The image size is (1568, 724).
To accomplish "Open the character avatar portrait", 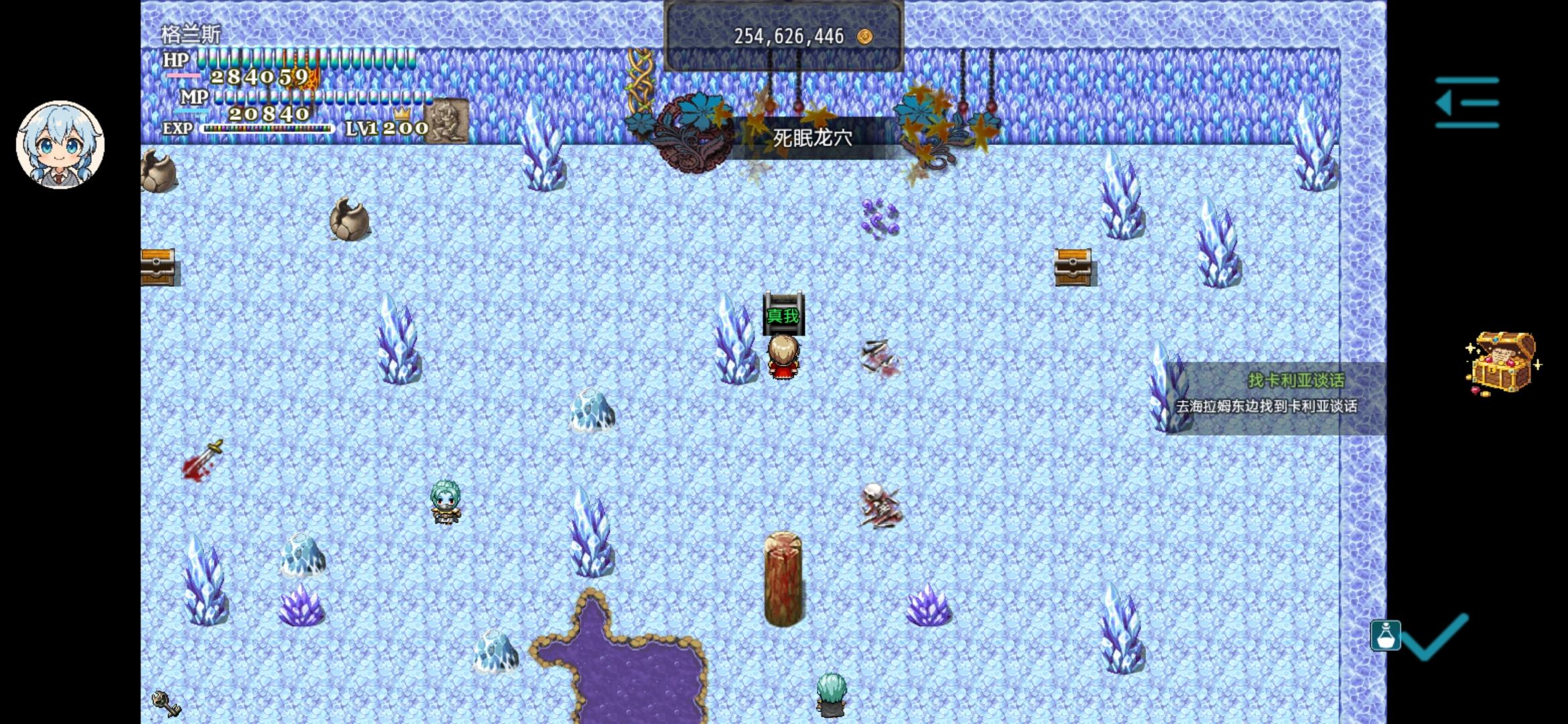I will coord(59,145).
